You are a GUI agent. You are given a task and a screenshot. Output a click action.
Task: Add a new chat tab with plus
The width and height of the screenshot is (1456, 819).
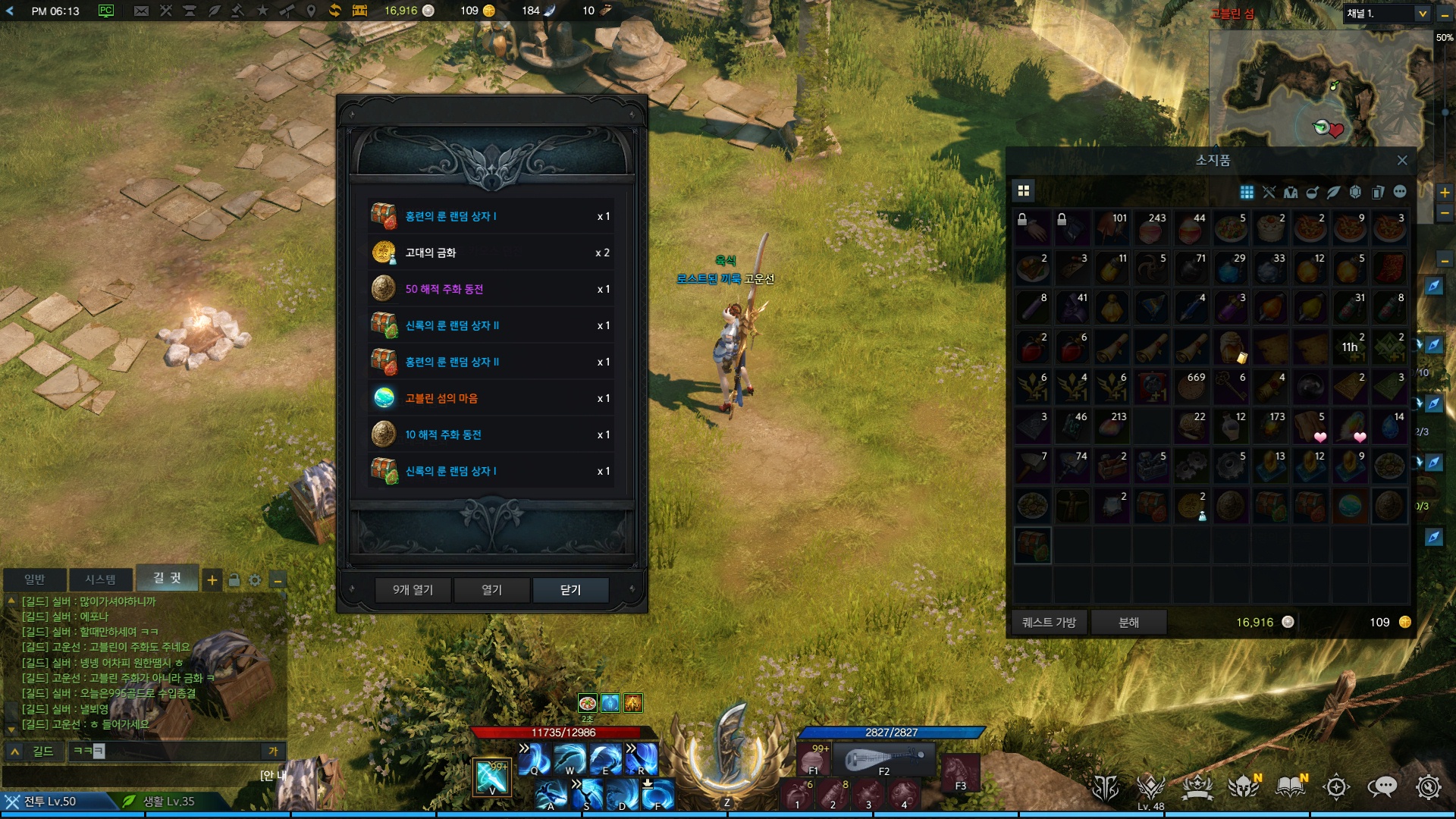(x=212, y=581)
